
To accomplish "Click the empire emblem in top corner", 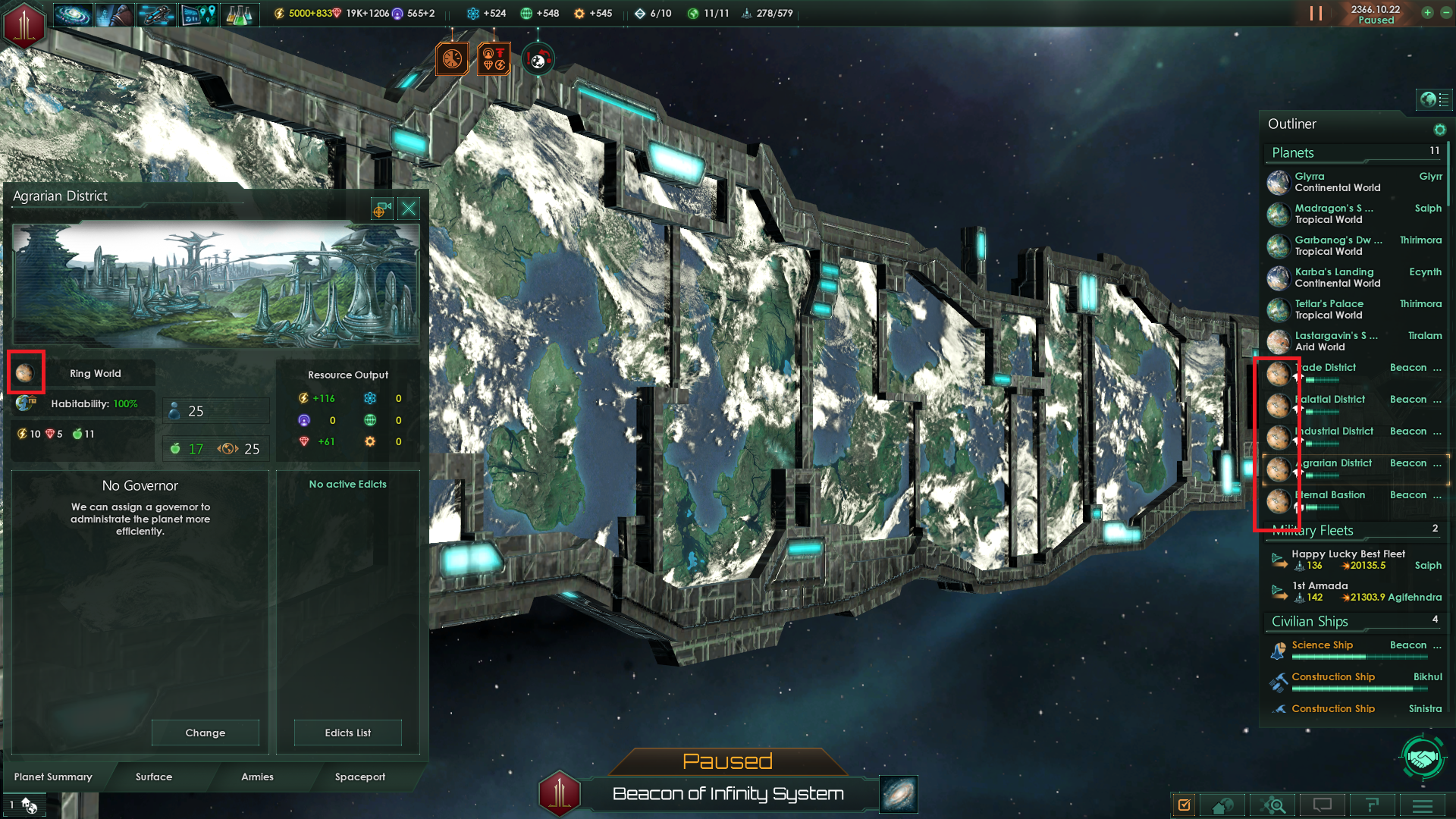I will (24, 24).
